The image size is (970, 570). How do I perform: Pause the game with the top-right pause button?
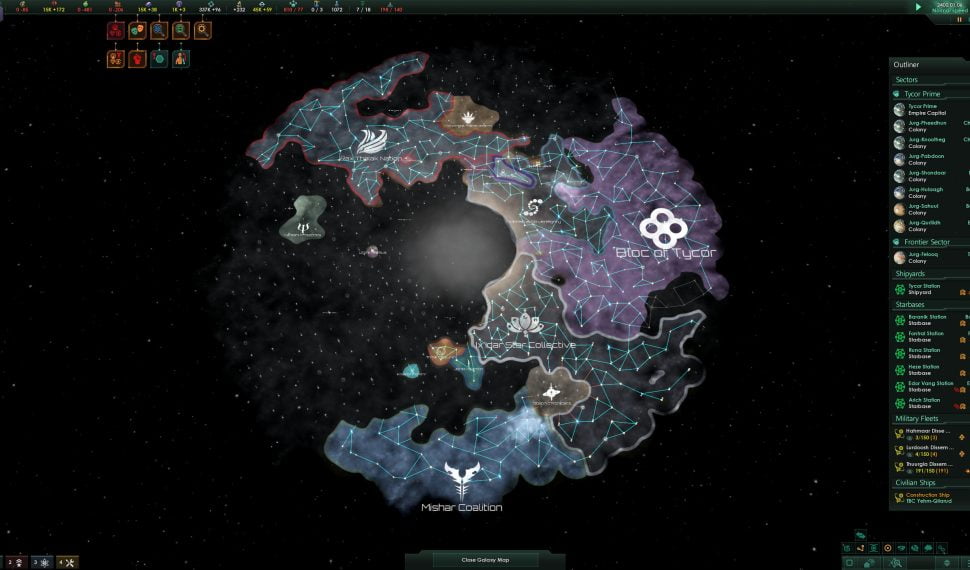coord(960,19)
